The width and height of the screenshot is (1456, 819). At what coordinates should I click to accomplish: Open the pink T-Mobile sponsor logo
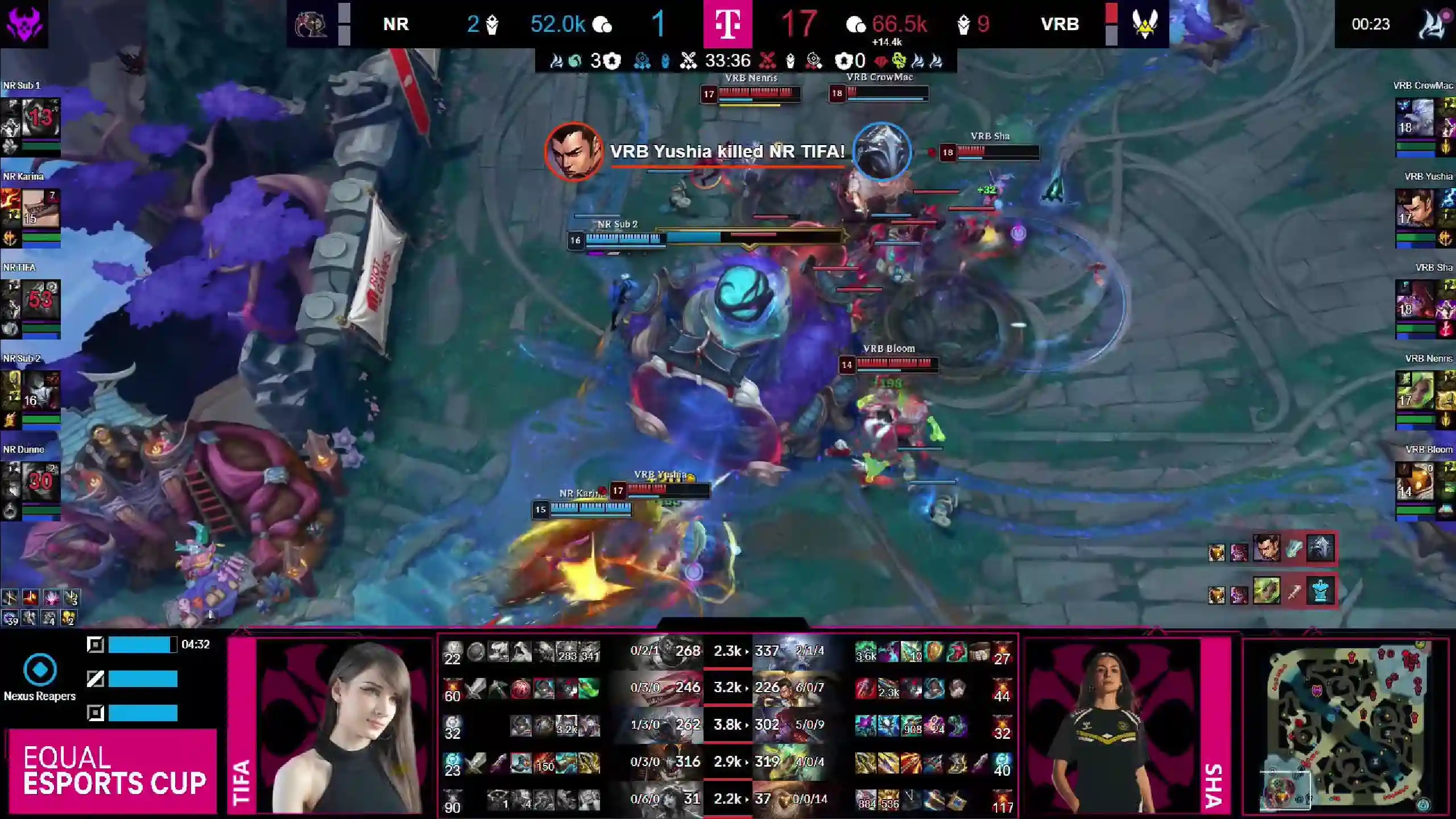click(x=727, y=24)
